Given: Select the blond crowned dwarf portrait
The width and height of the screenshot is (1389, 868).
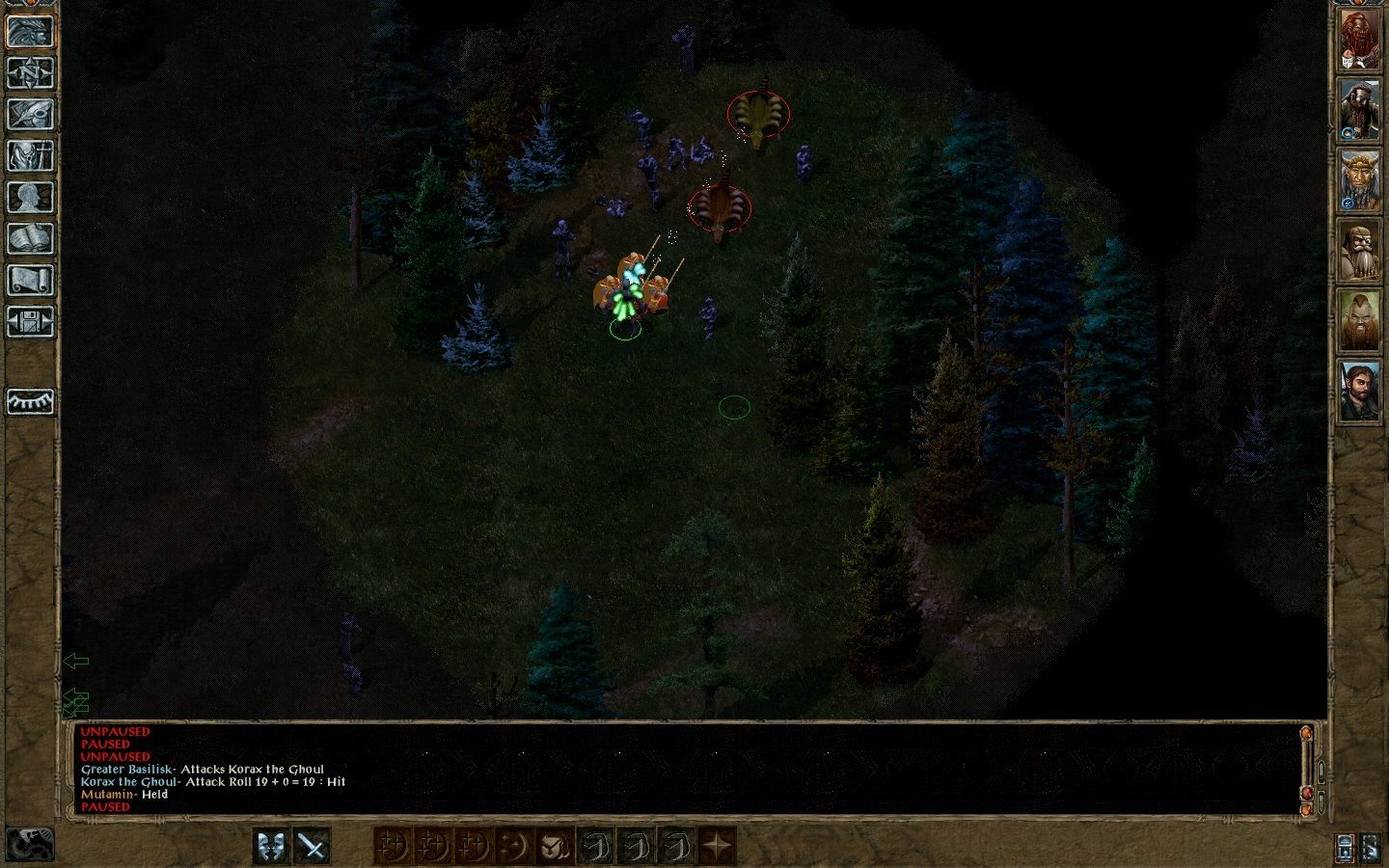Looking at the screenshot, I should [1359, 179].
